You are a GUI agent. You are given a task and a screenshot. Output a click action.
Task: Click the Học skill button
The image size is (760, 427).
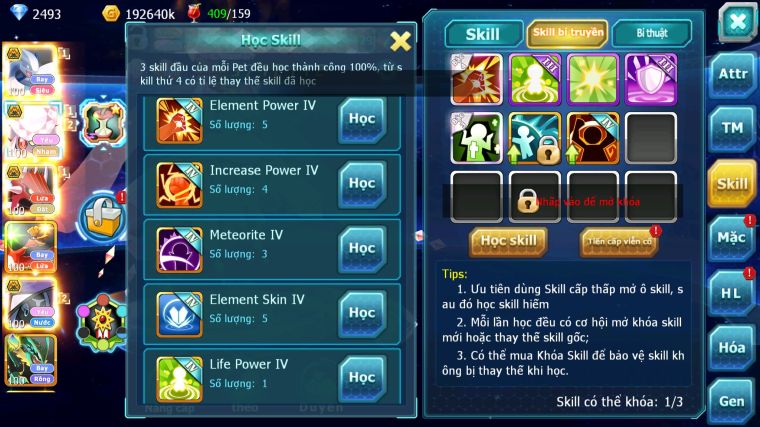(509, 241)
